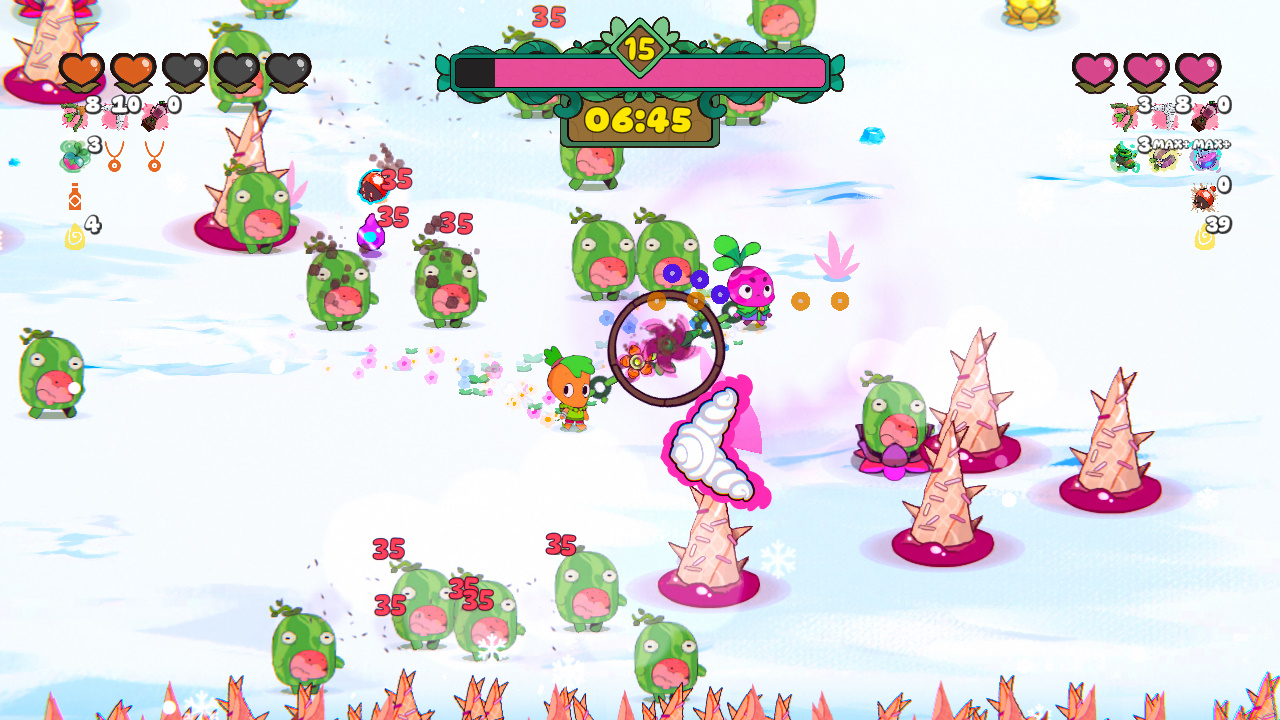The width and height of the screenshot is (1280, 720).
Task: Click the MAX+ pouch icon beside the turnip
Action: [1164, 158]
